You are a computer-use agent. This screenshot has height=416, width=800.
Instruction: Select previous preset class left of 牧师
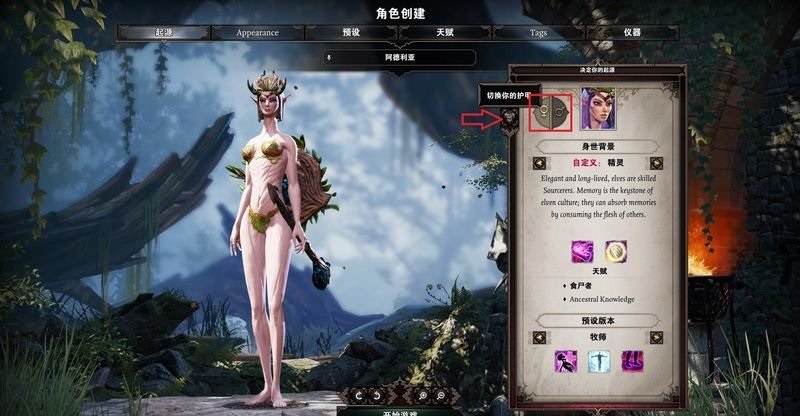click(x=538, y=337)
